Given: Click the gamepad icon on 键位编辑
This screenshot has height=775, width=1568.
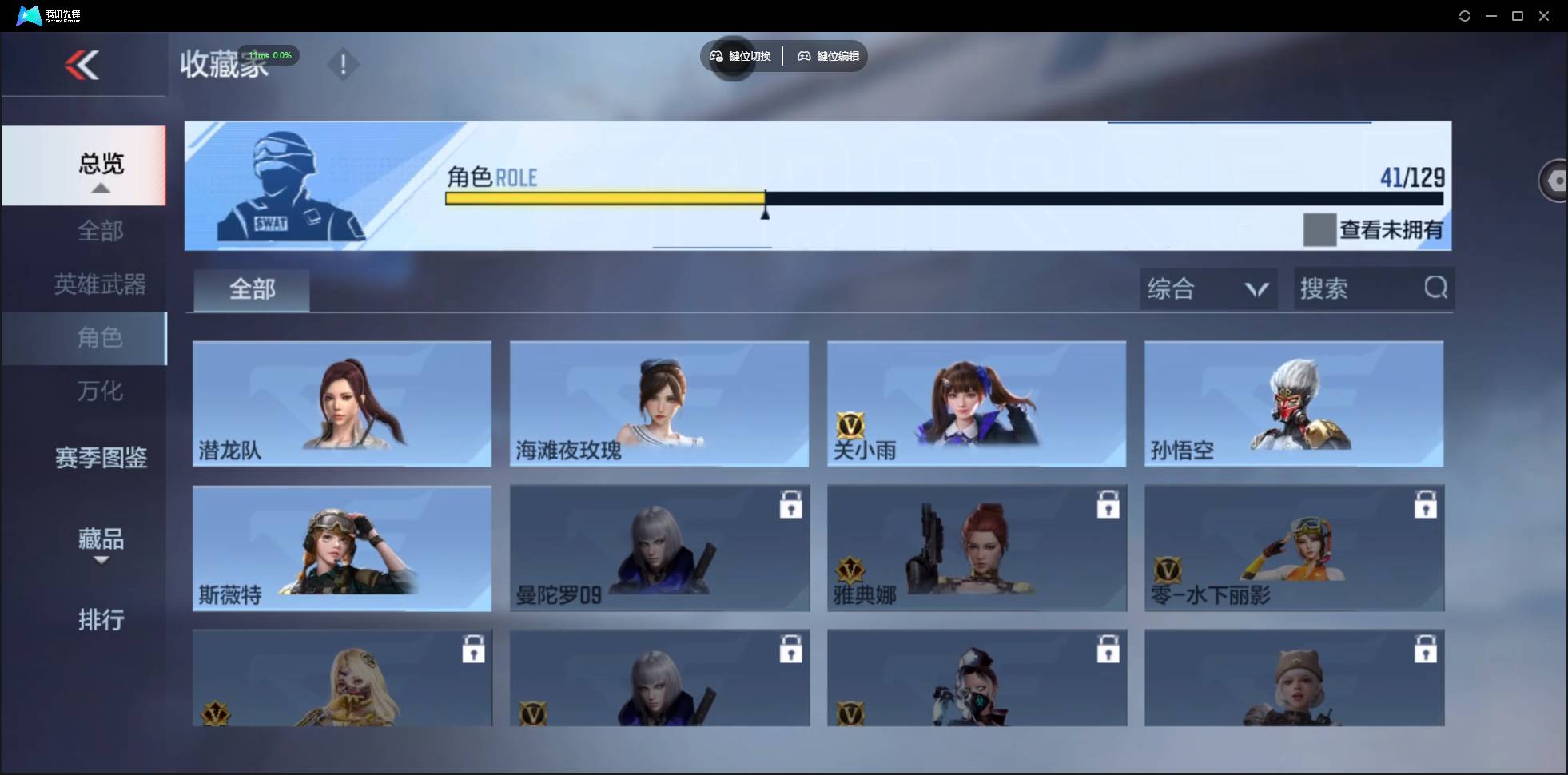Looking at the screenshot, I should point(806,56).
